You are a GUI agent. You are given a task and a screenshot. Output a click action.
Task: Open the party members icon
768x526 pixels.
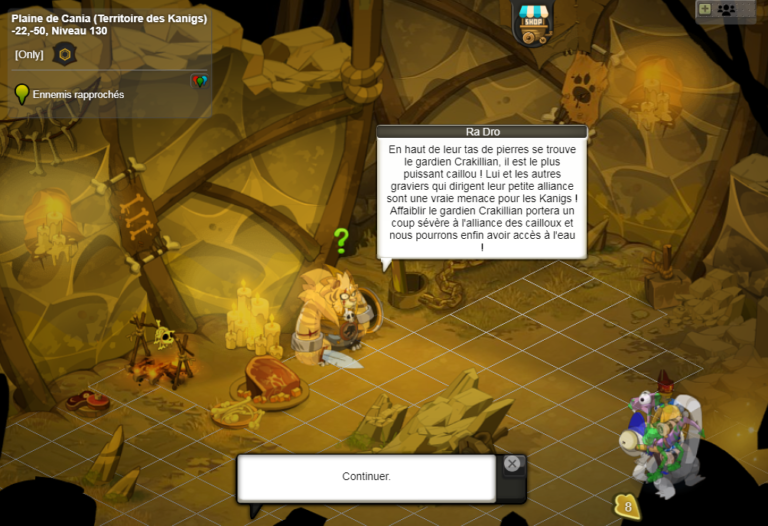pos(727,9)
